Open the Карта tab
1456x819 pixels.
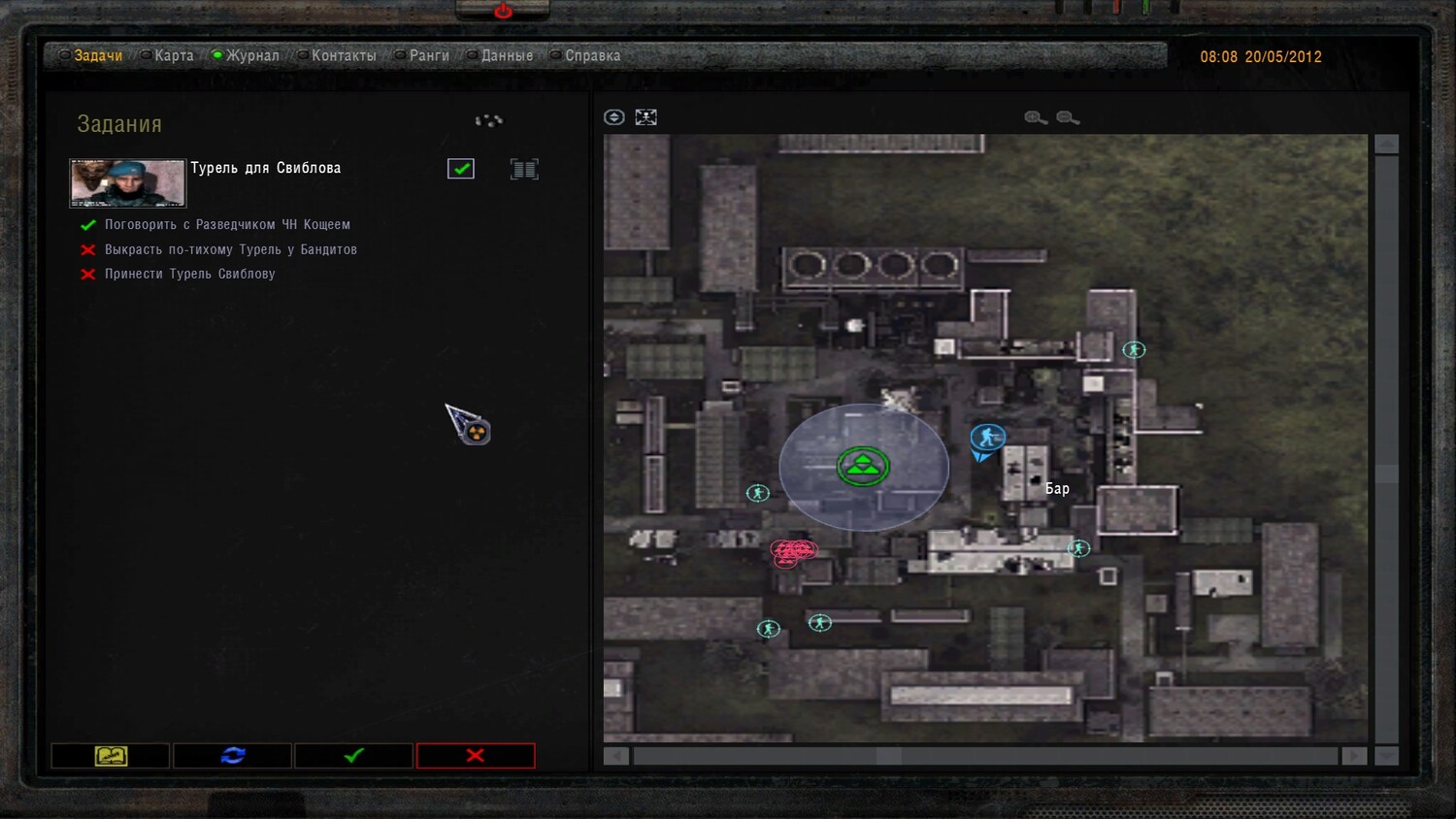click(173, 56)
